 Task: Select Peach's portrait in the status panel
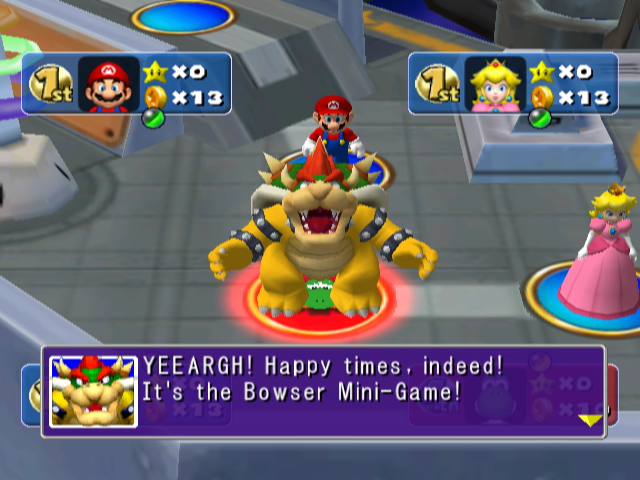click(x=494, y=84)
